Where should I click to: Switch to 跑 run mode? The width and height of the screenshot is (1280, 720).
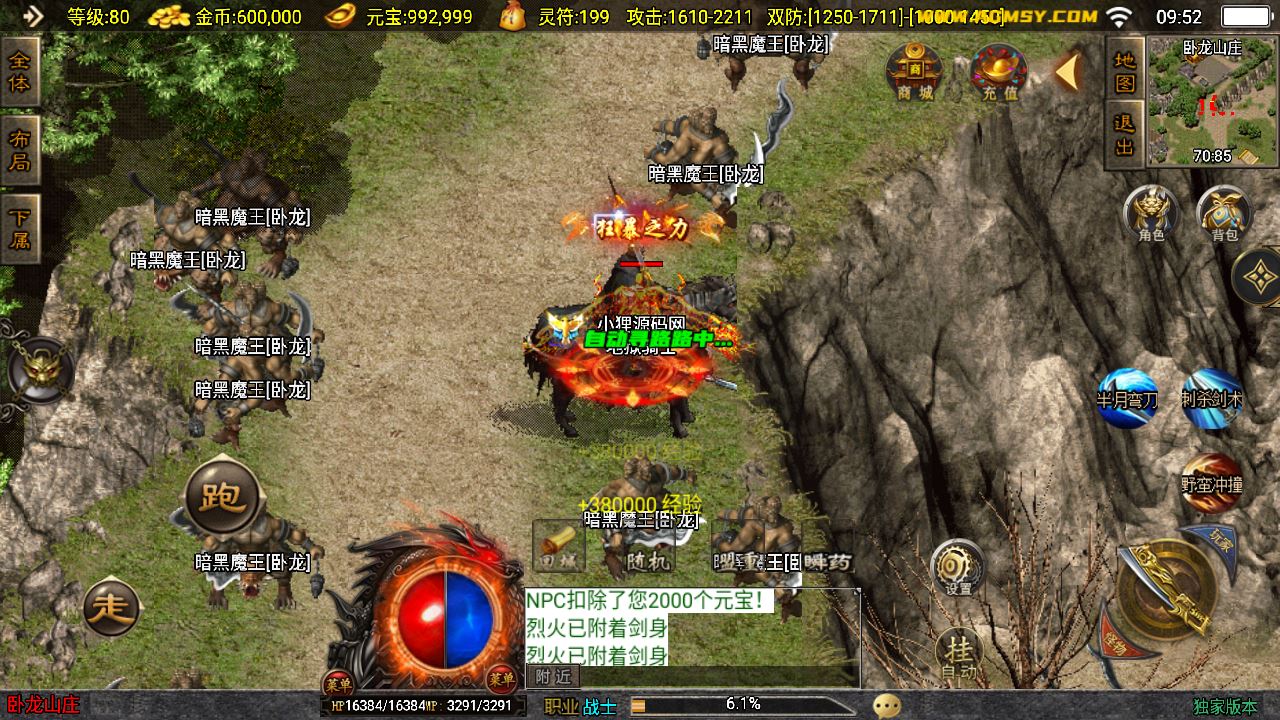coord(223,497)
